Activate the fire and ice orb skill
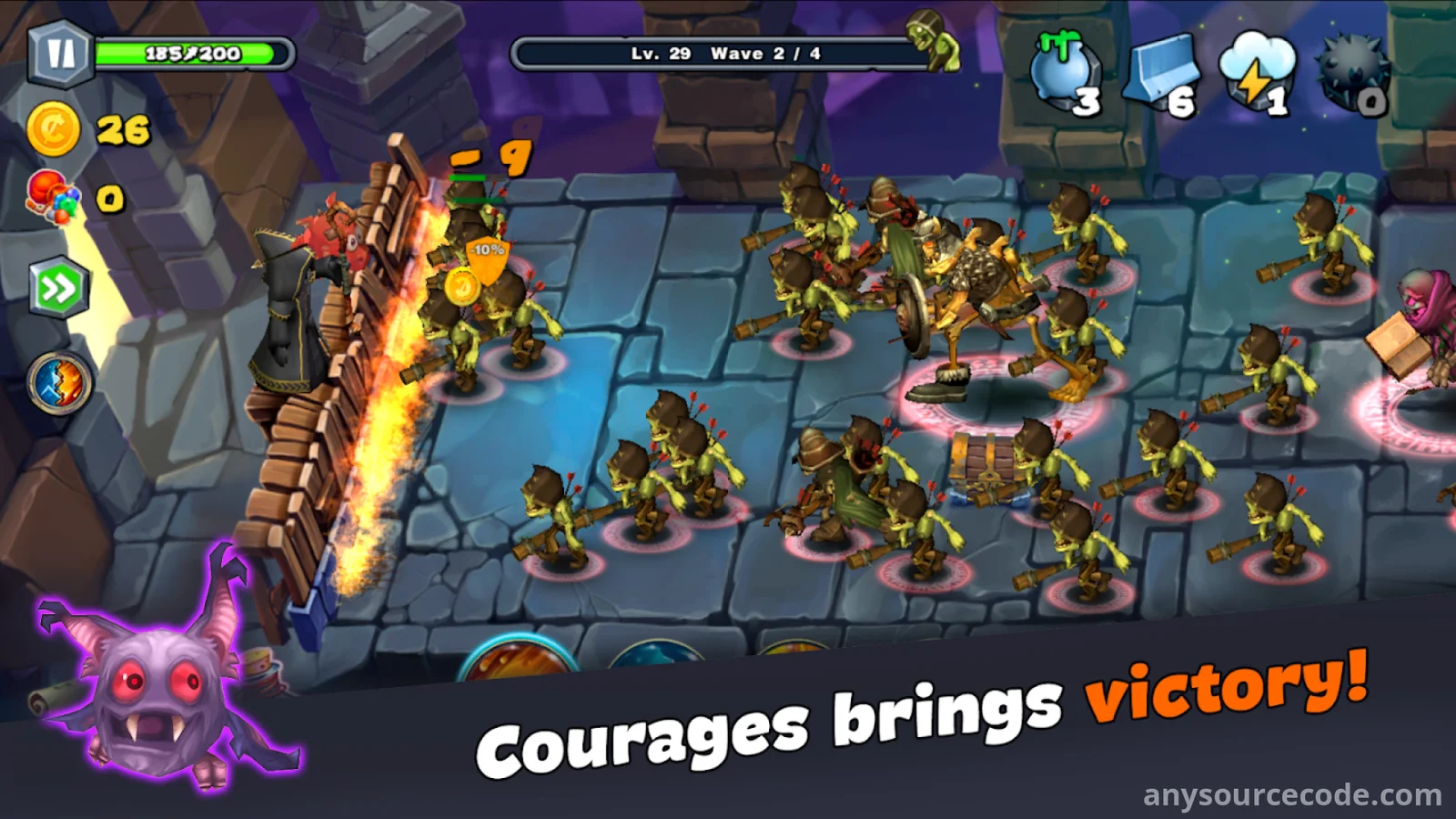This screenshot has height=819, width=1456. [59, 383]
